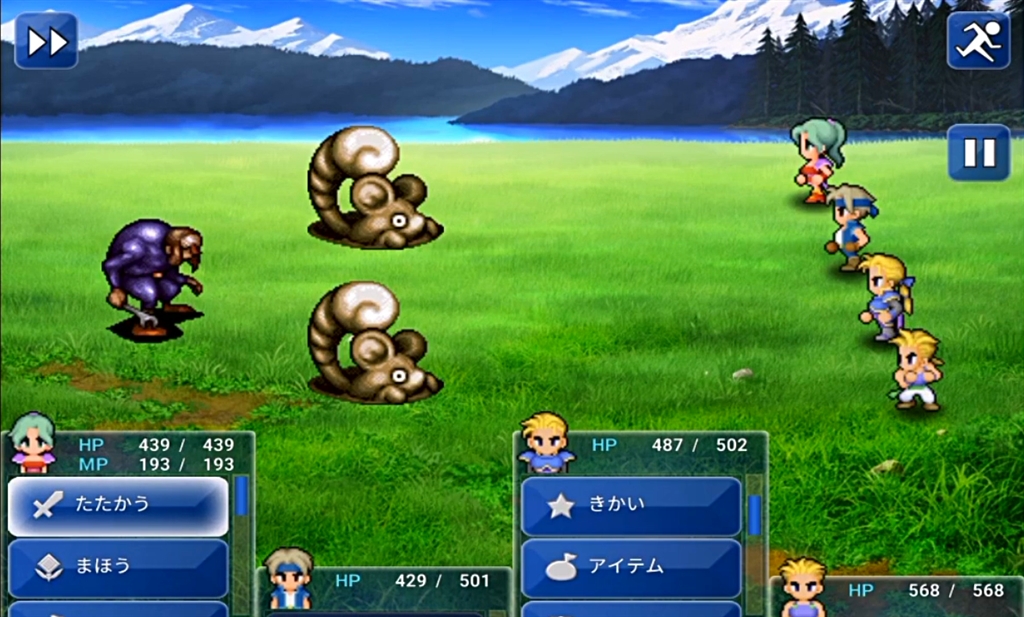This screenshot has height=617, width=1024.
Task: Select the たたかう attack command
Action: pyautogui.click(x=118, y=506)
